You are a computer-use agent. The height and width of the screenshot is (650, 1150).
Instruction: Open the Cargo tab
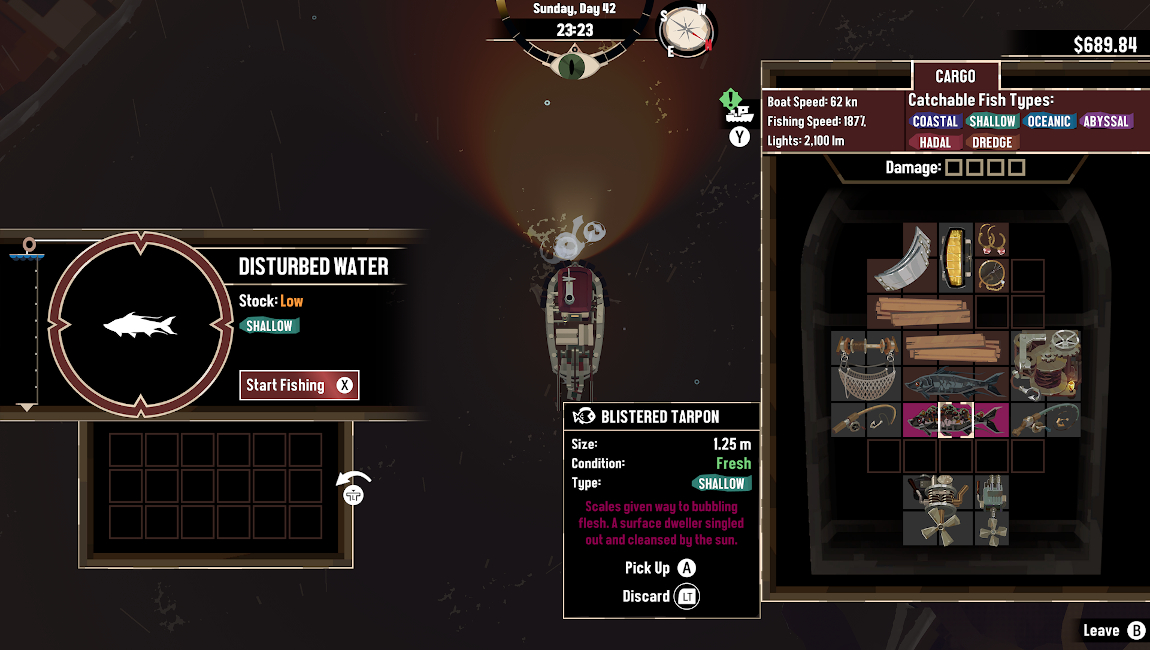pyautogui.click(x=955, y=76)
